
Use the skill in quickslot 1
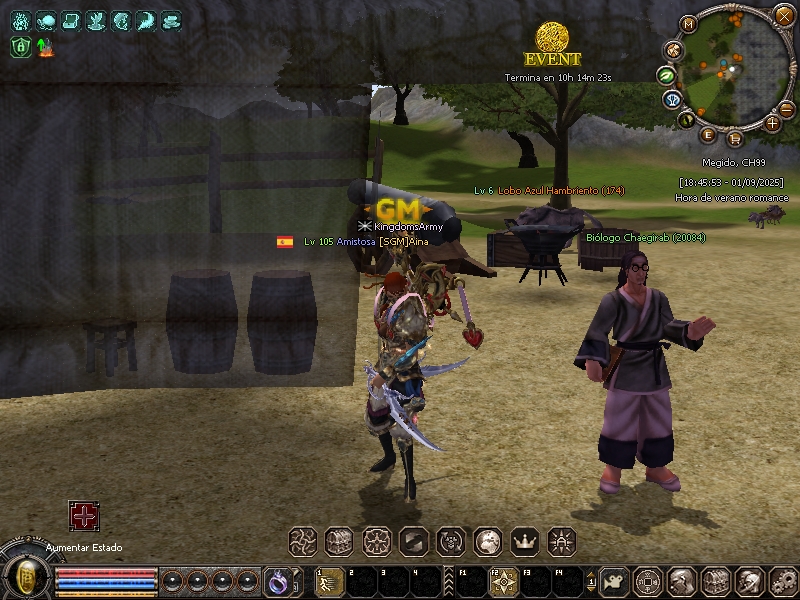click(328, 581)
